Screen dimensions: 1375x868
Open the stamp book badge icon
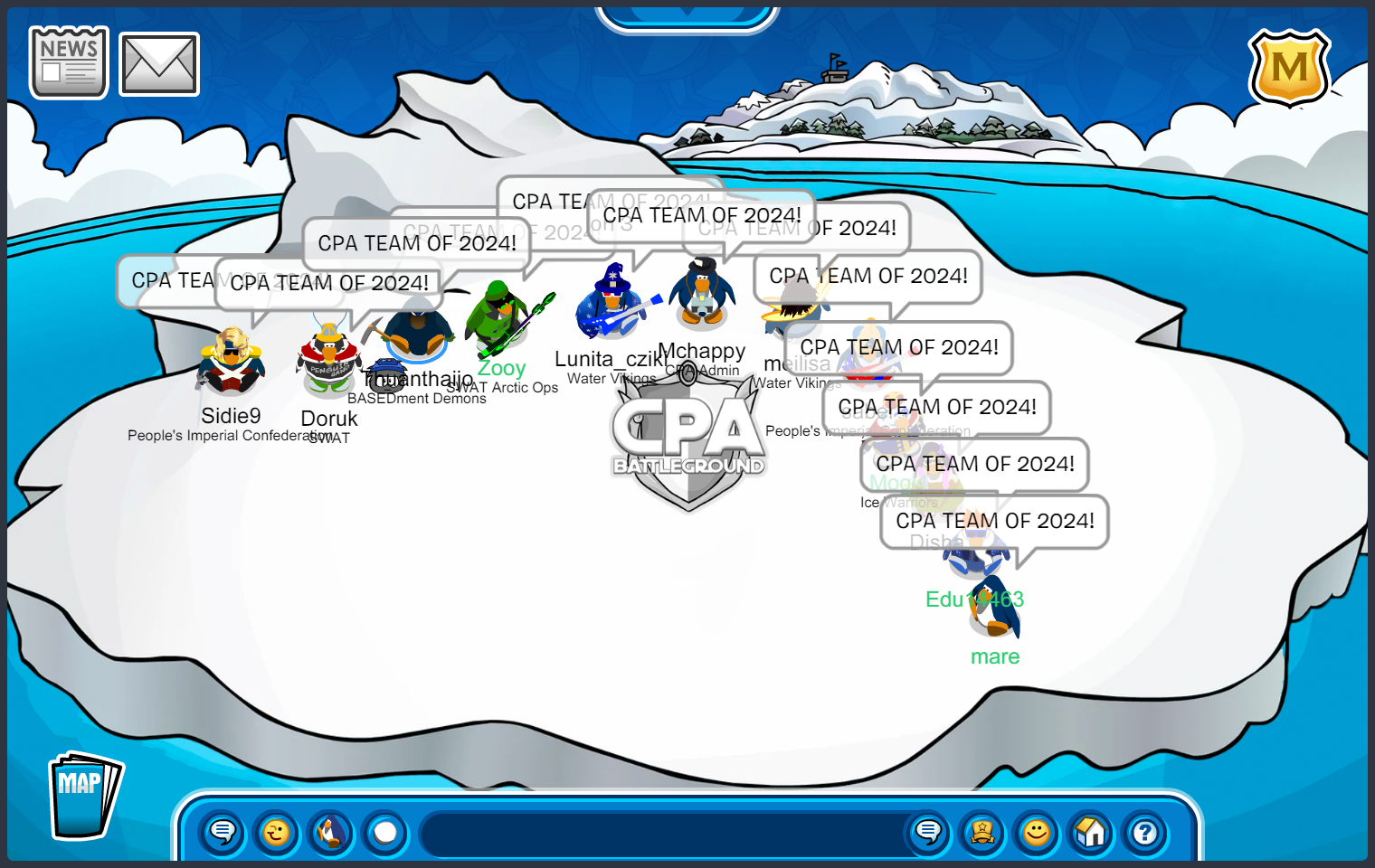click(x=982, y=834)
